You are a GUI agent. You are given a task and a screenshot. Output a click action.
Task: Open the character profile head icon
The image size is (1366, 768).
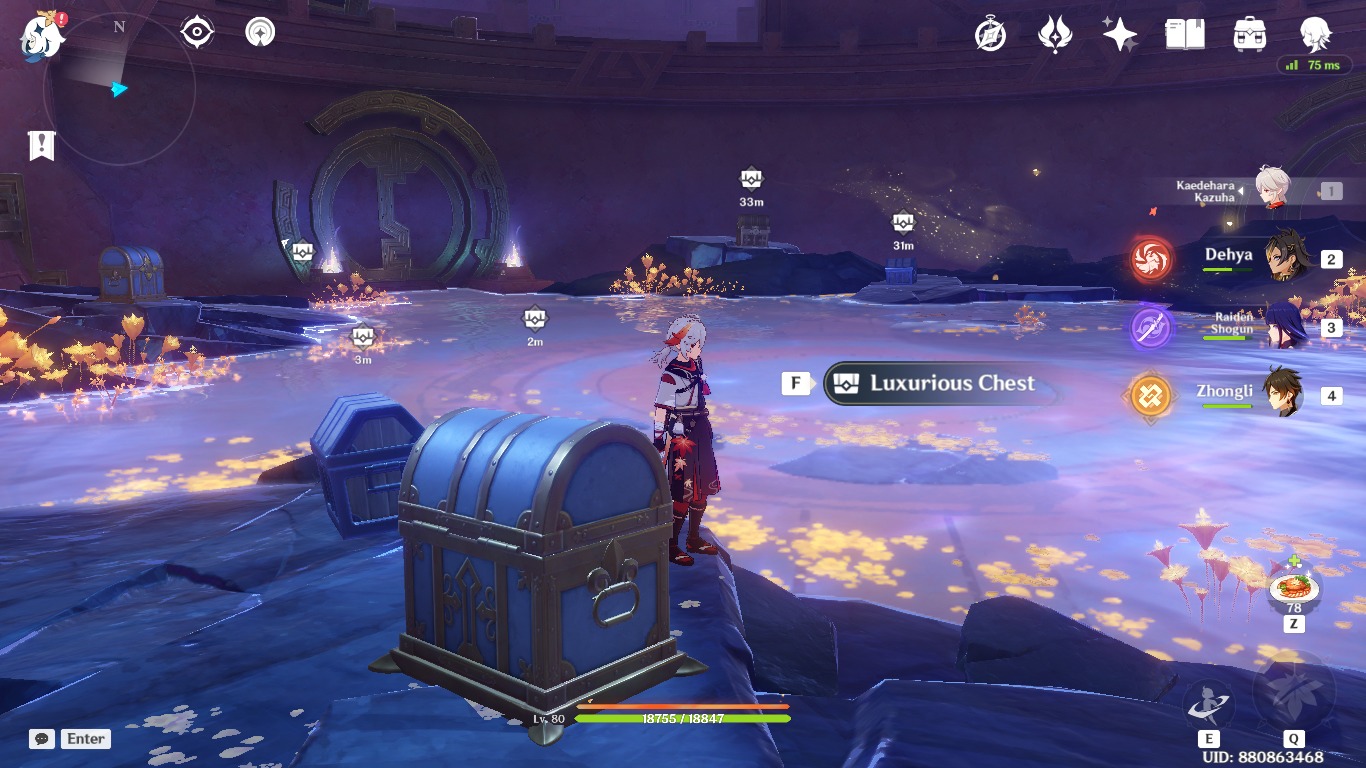(x=1315, y=33)
